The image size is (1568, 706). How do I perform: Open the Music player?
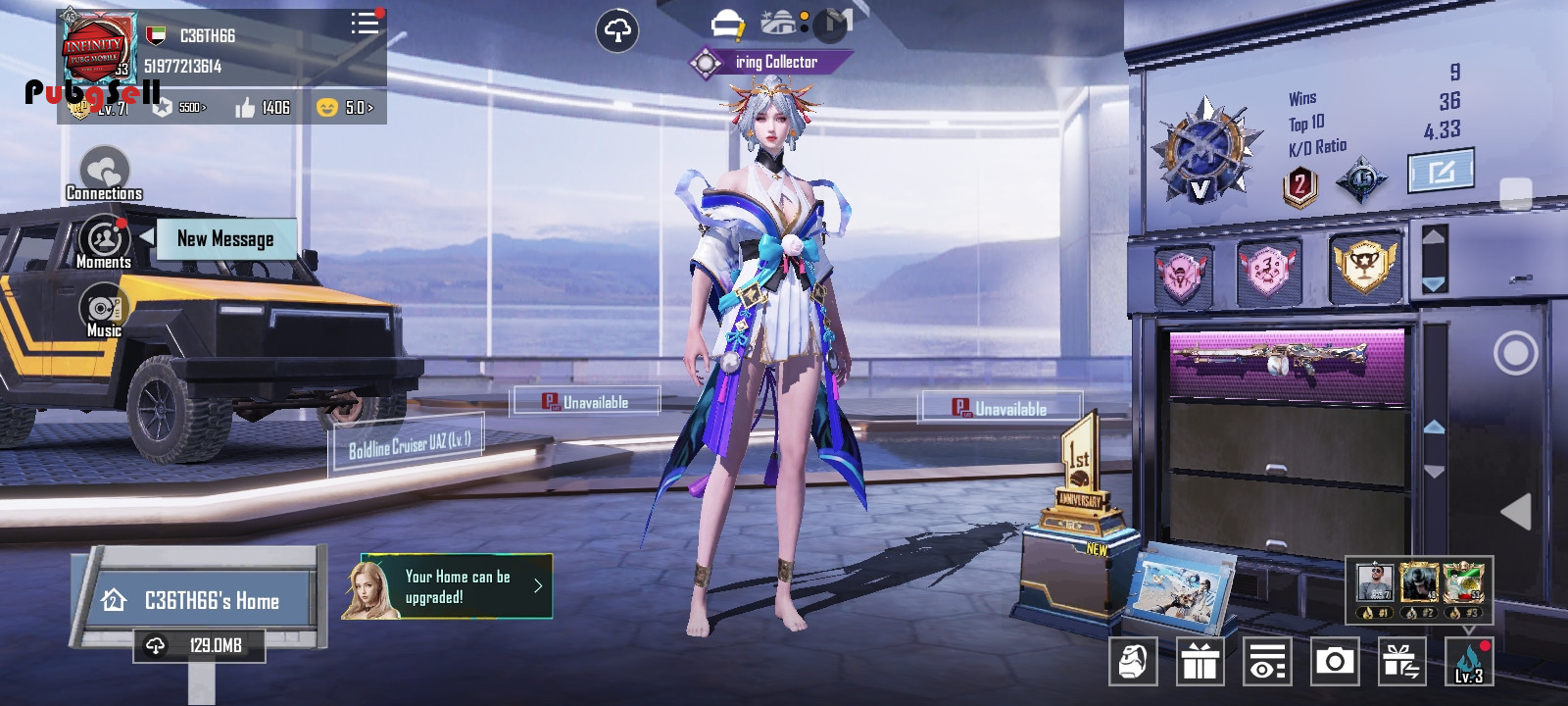tap(103, 311)
